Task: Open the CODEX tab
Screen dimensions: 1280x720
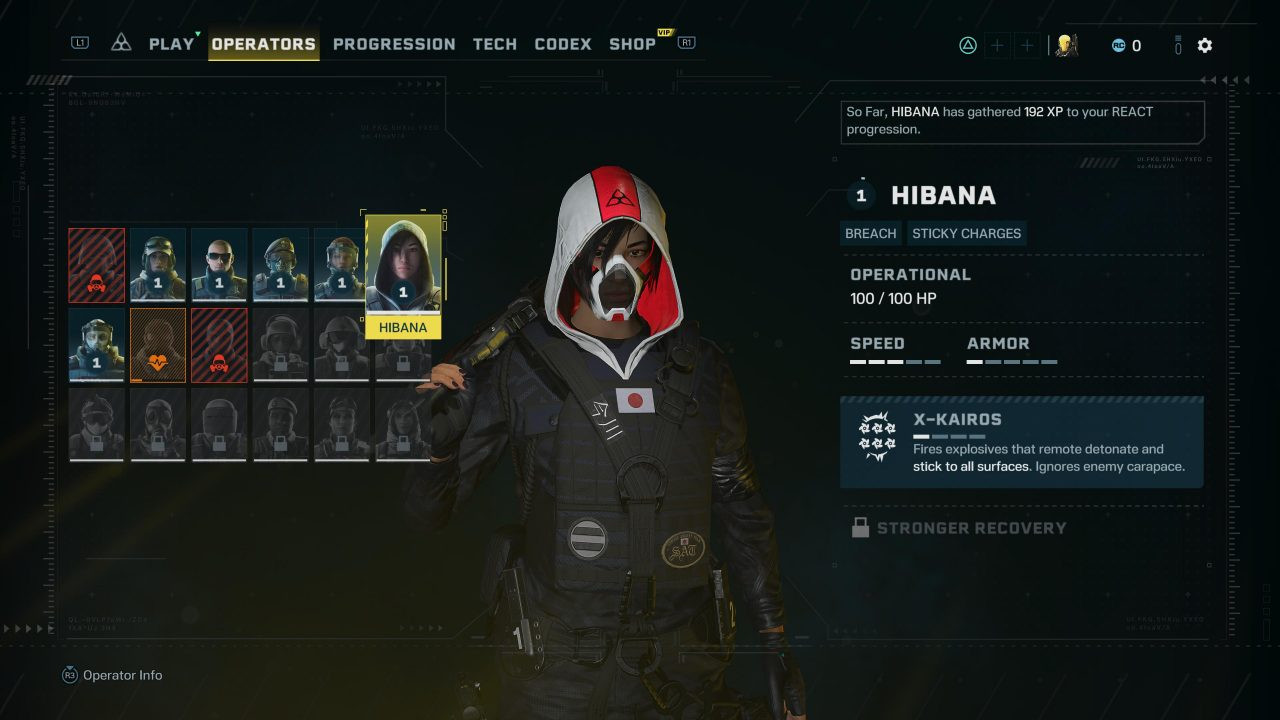Action: (x=563, y=44)
